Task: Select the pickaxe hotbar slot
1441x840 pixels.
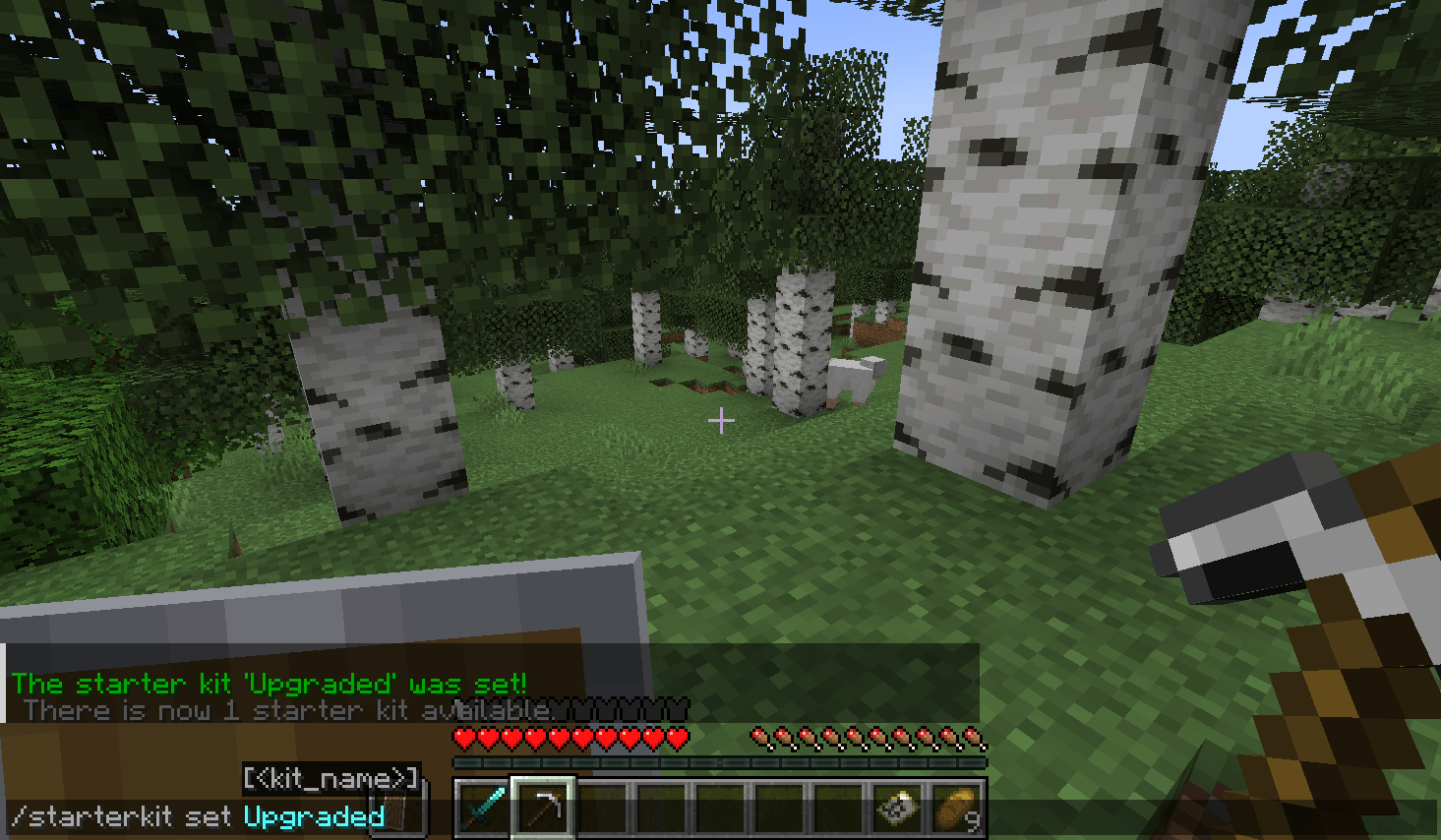Action: (x=542, y=809)
